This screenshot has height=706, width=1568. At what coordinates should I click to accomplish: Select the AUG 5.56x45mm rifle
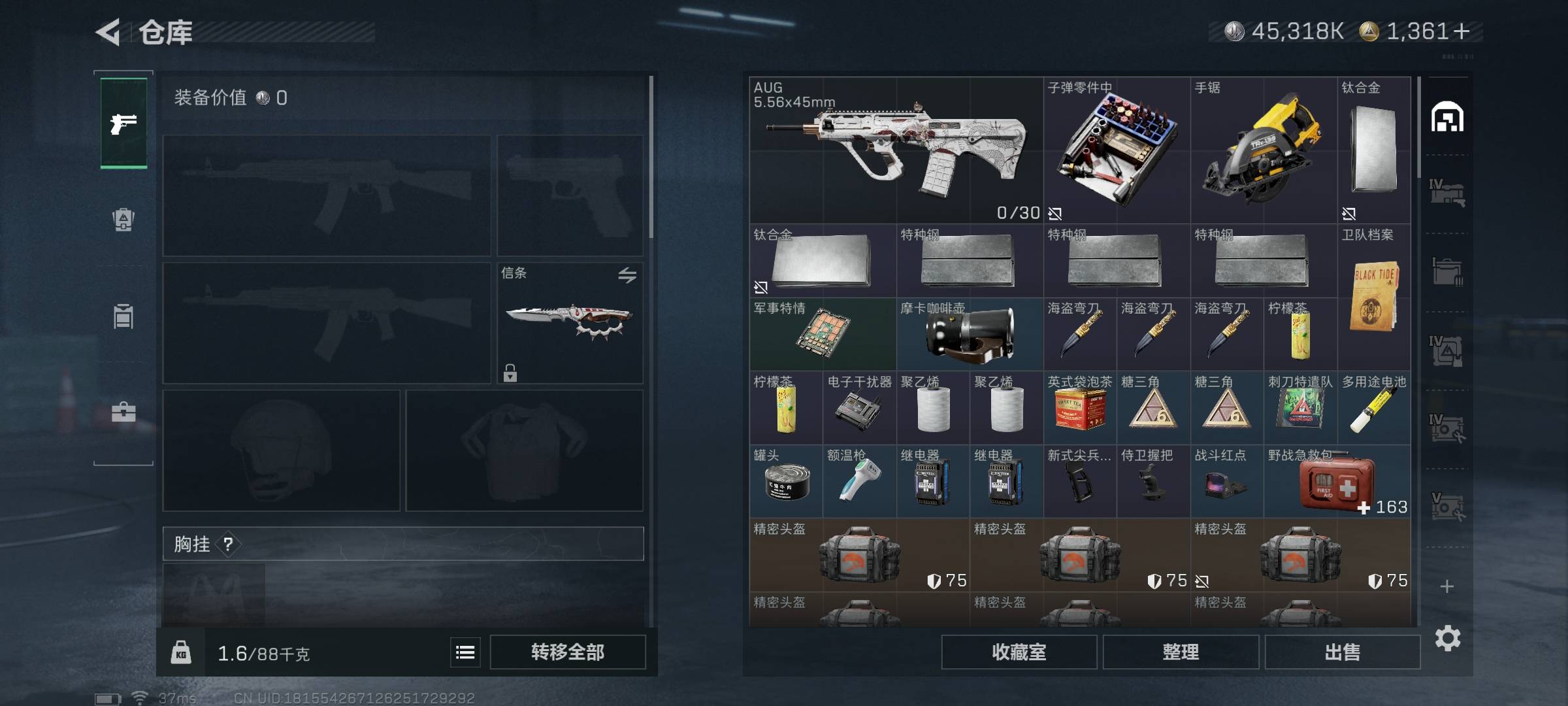click(895, 150)
